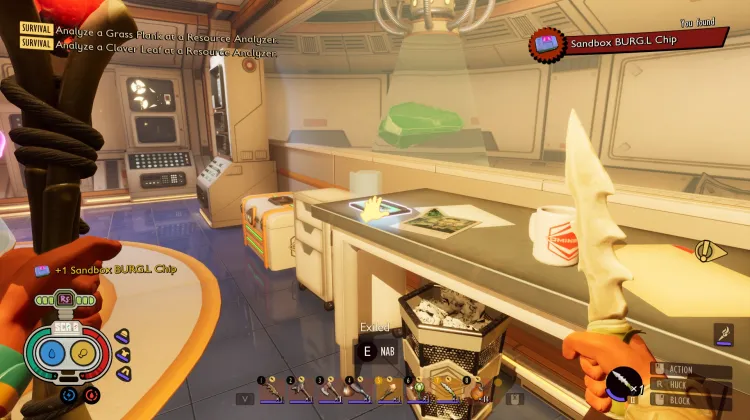This screenshot has height=420, width=750.
Task: Click the yellow objective marker arrow icon
Action: (x=711, y=250)
